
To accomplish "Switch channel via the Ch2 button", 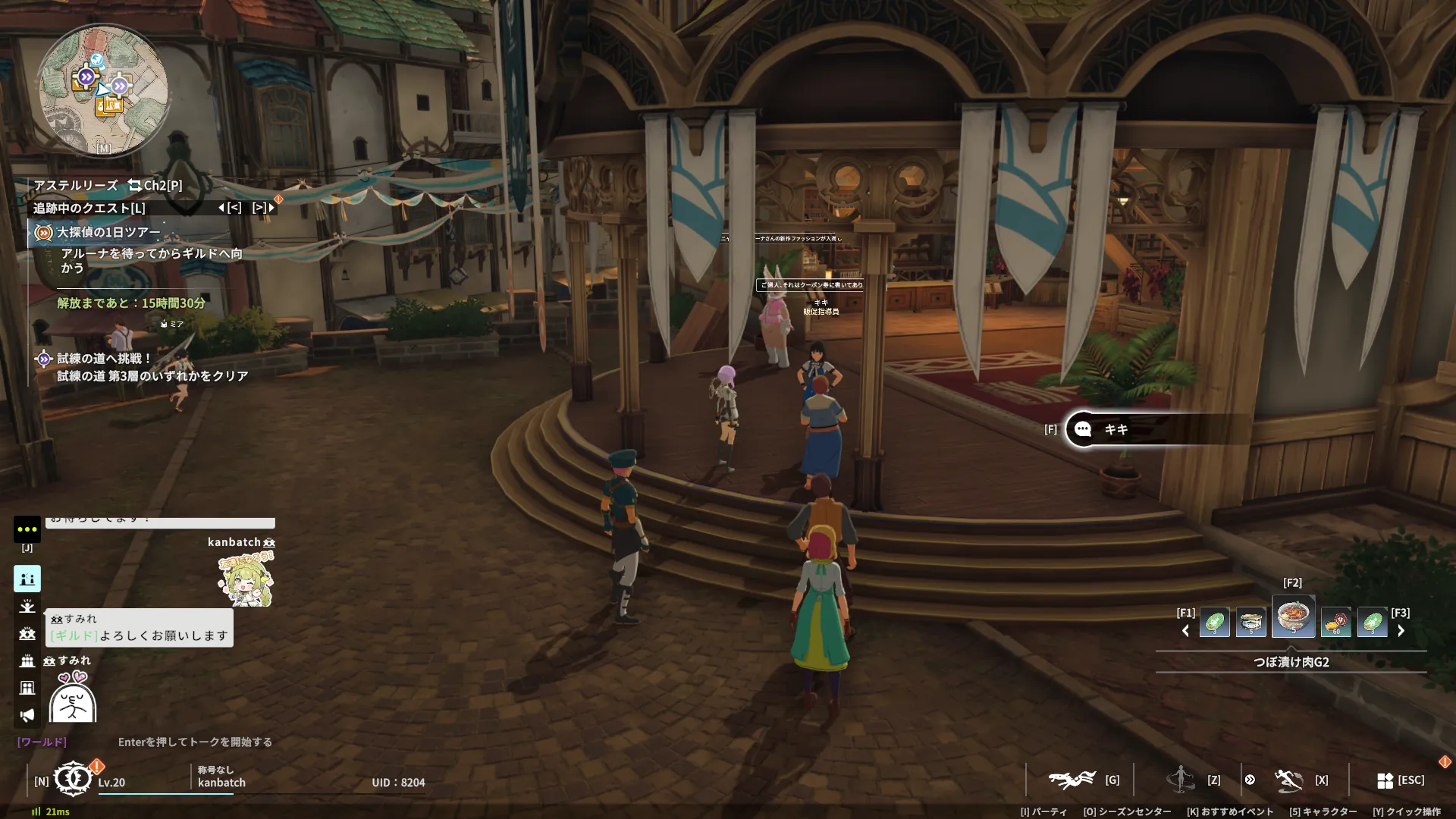I will (155, 185).
